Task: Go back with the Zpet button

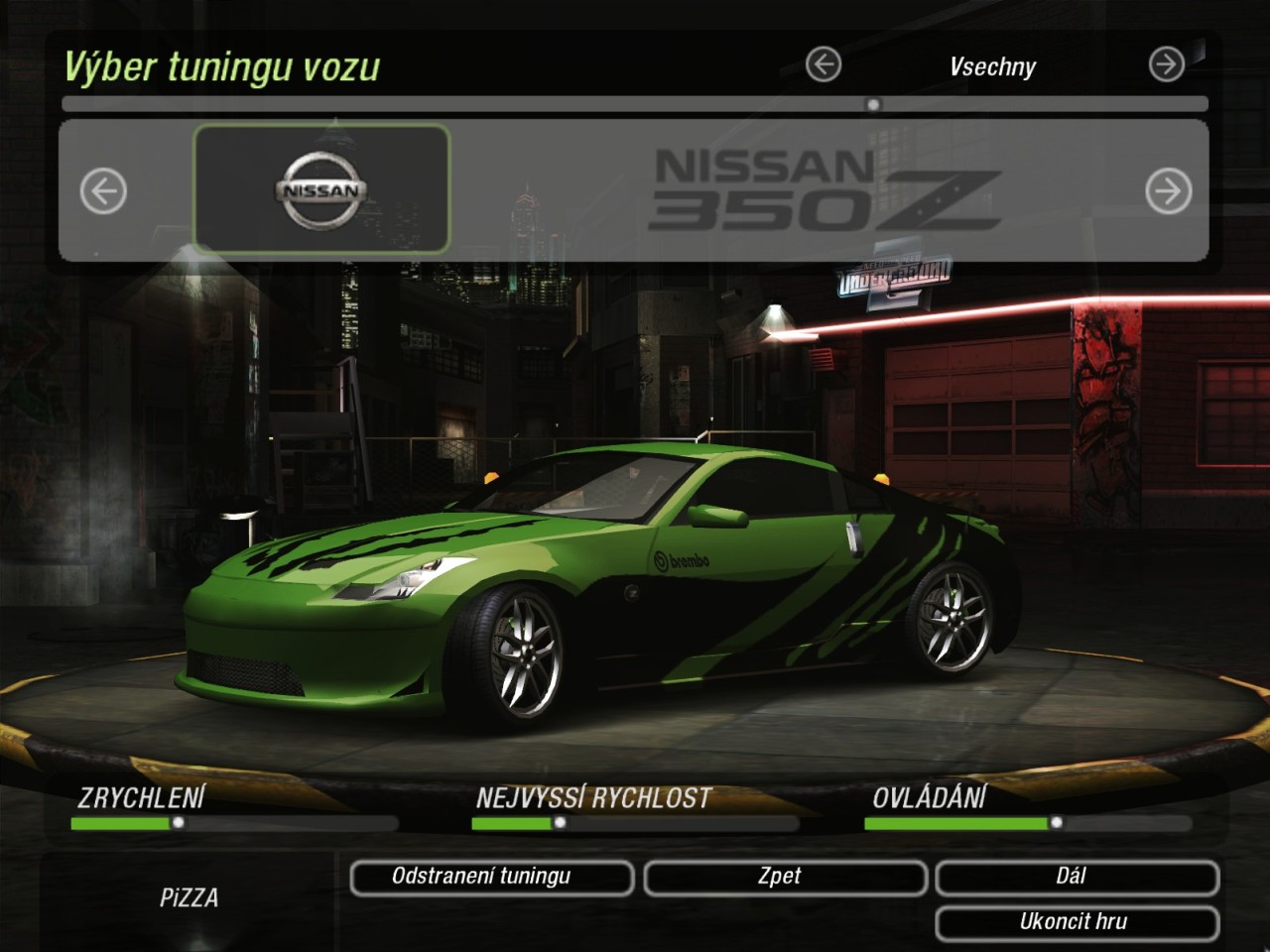Action: pos(785,878)
